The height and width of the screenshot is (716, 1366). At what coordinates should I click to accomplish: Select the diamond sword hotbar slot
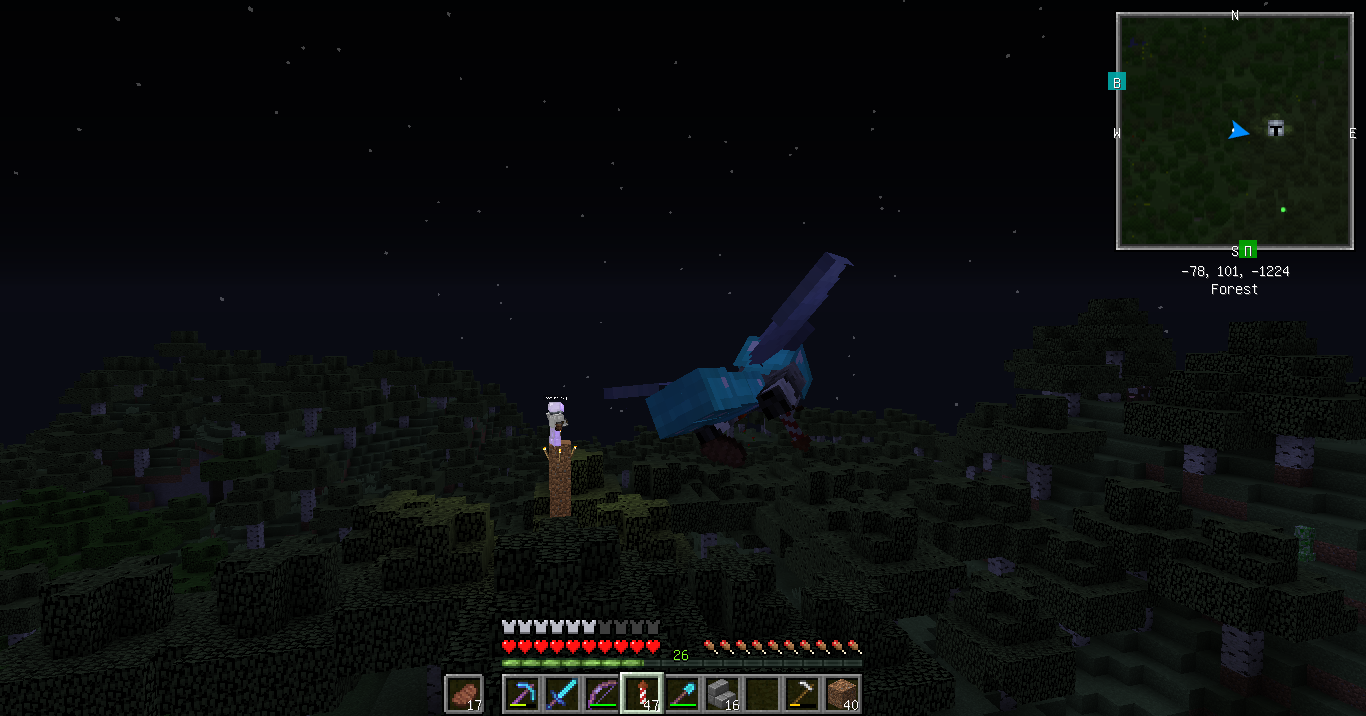coord(562,693)
